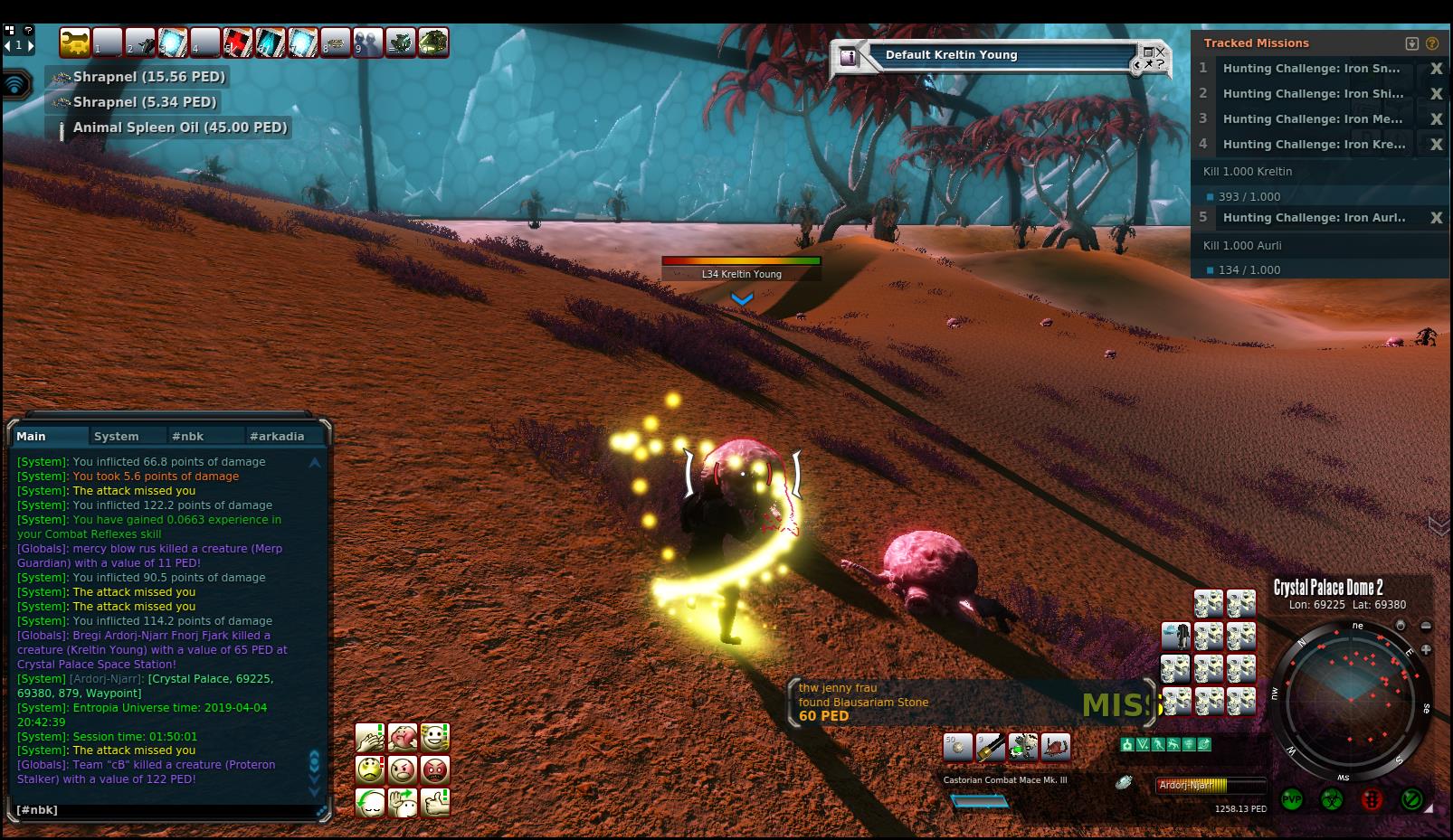This screenshot has width=1453, height=840.
Task: Switch to the #nbk chat tab
Action: [x=188, y=436]
